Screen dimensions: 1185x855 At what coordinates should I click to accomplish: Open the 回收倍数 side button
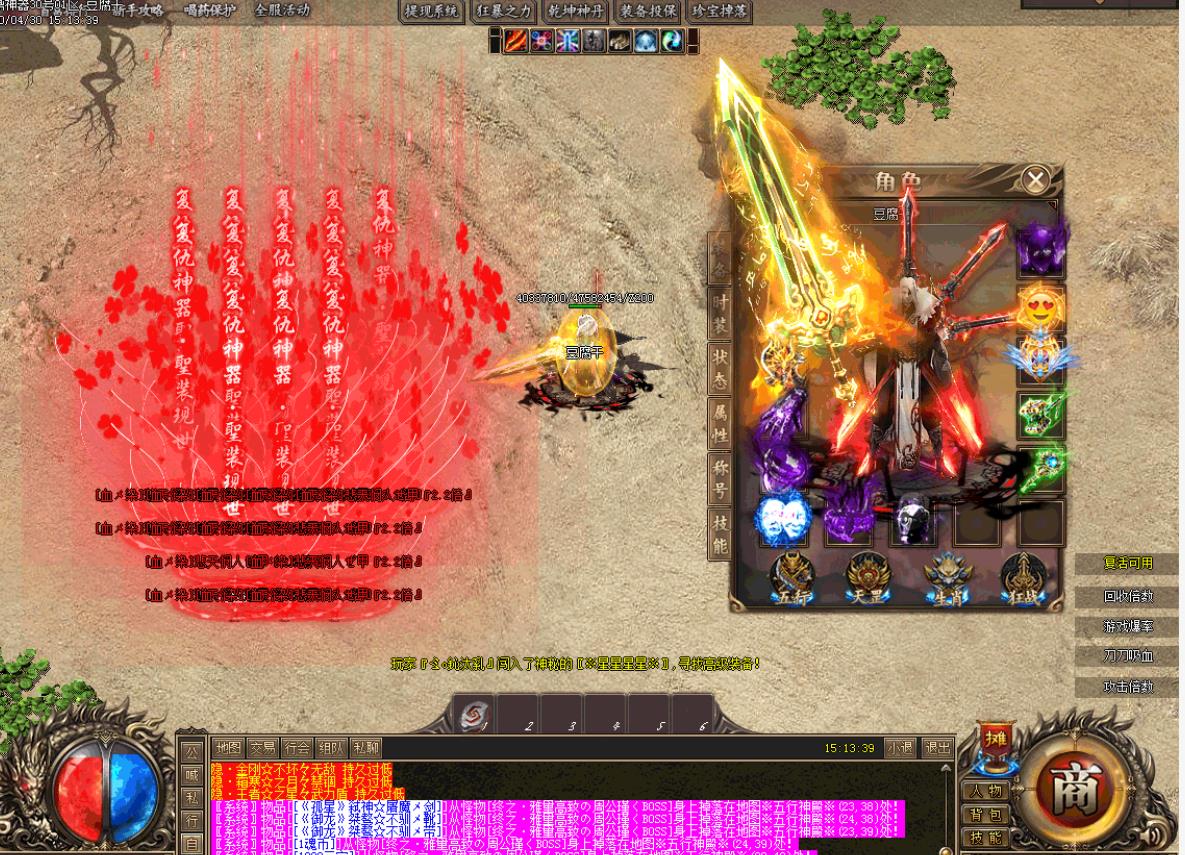click(1128, 595)
